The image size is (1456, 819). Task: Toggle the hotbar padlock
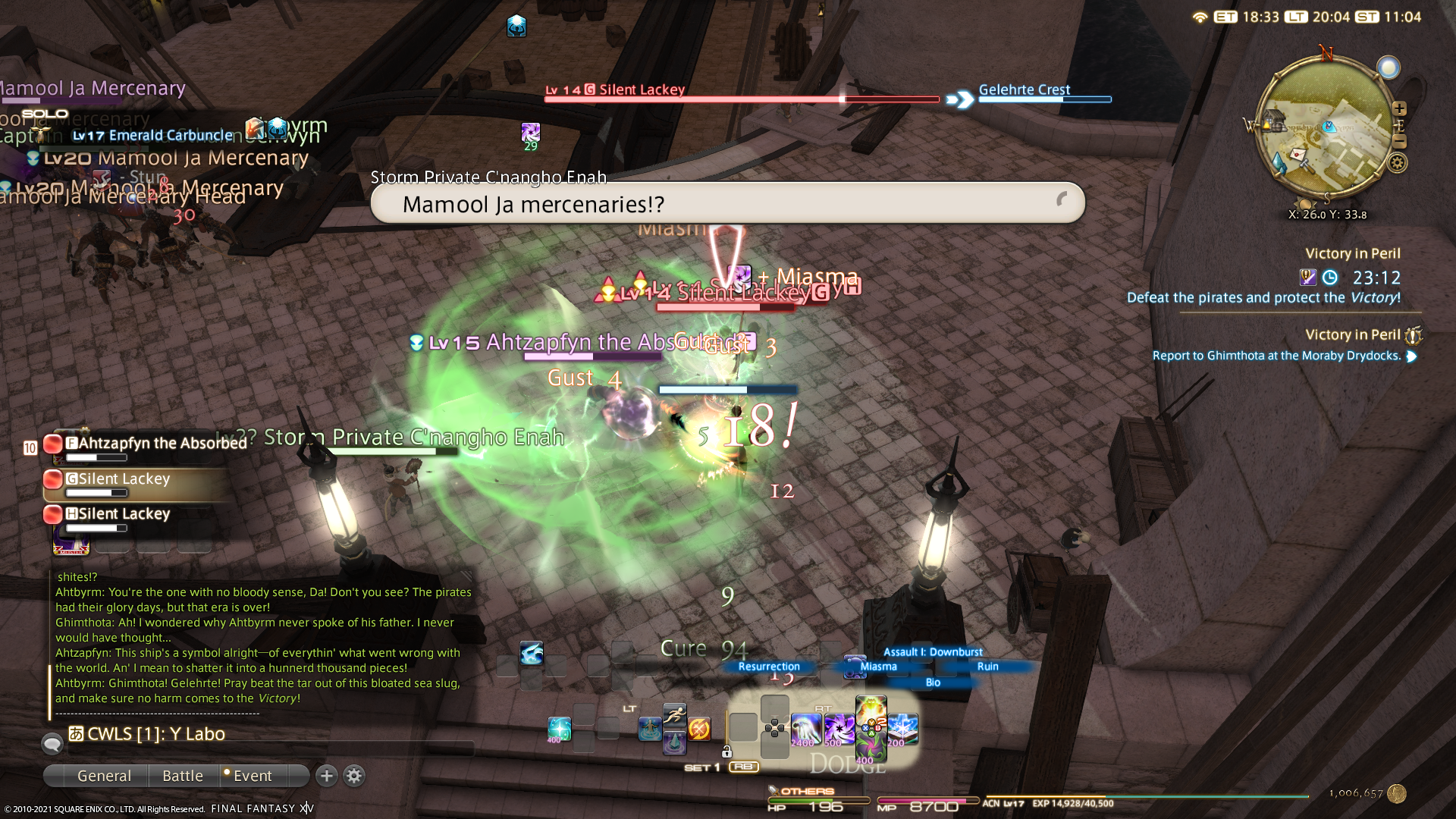tap(726, 752)
